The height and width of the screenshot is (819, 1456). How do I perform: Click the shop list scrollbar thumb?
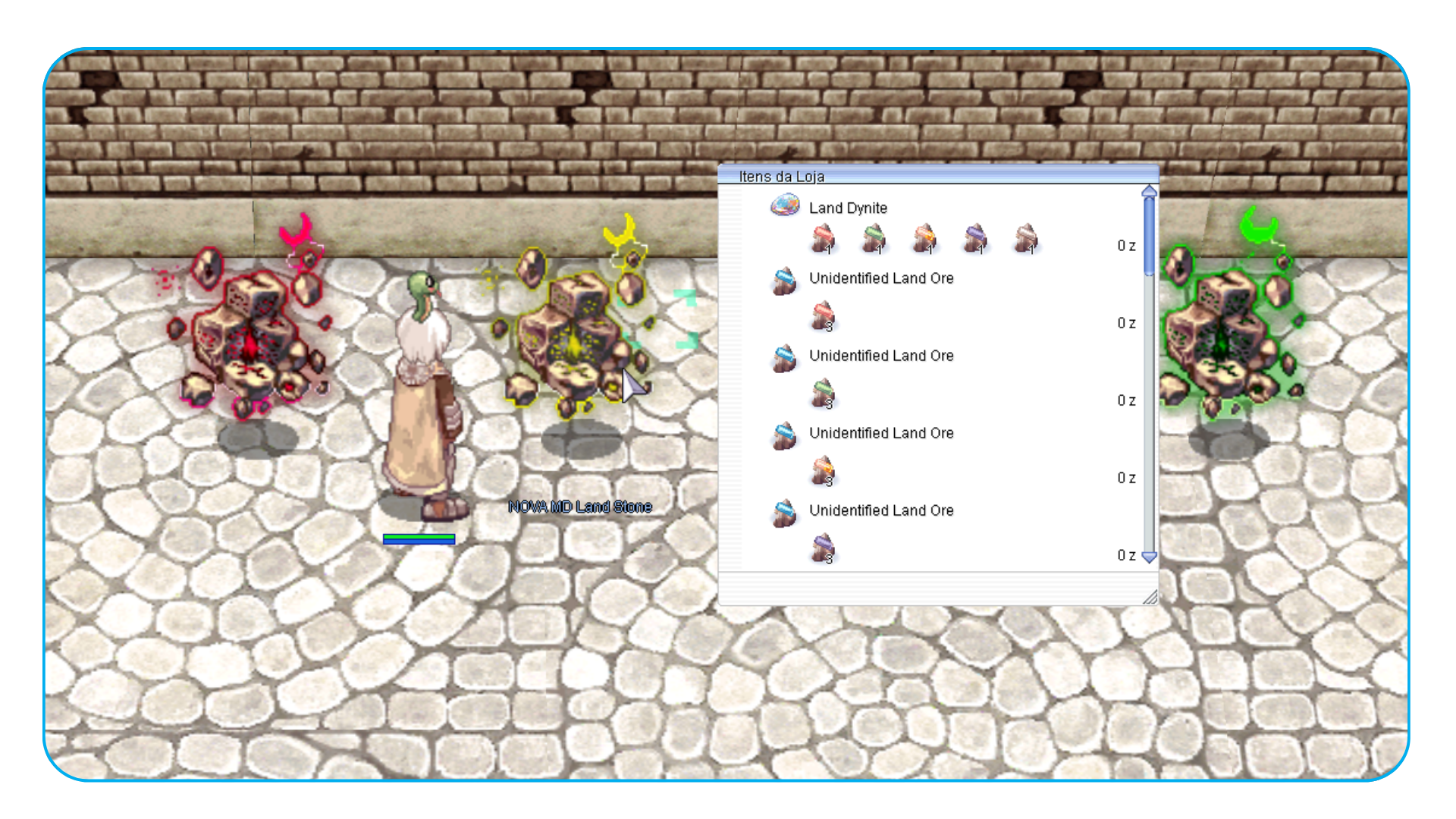1149,235
